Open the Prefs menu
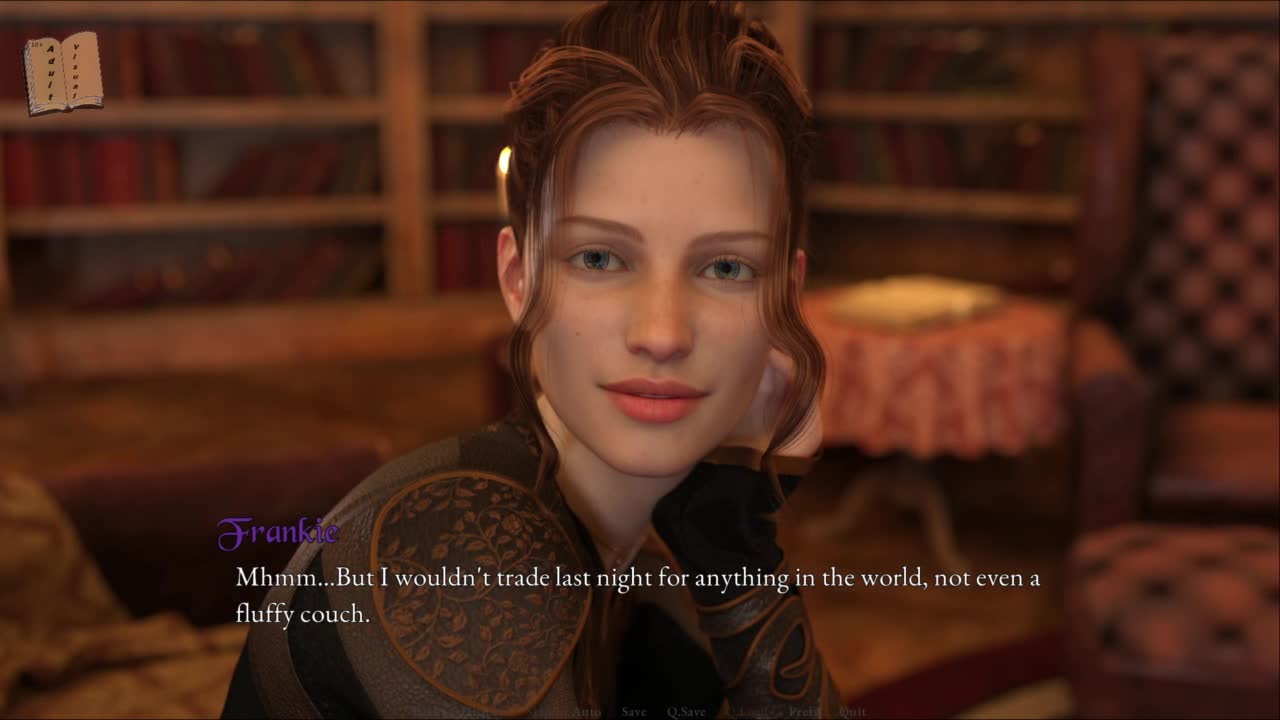1280x720 pixels. tap(804, 712)
